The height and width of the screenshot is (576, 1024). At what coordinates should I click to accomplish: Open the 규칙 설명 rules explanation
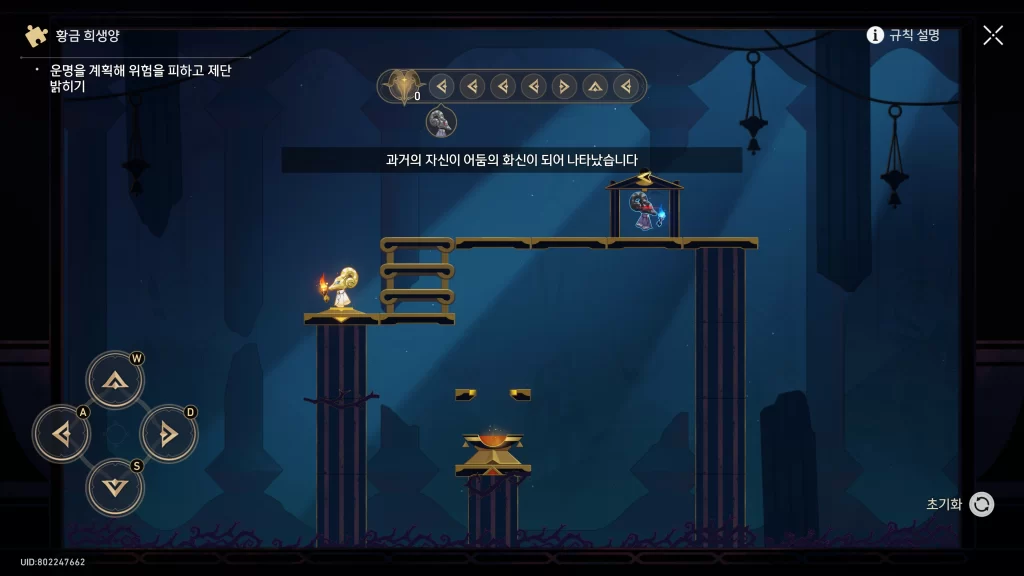903,35
